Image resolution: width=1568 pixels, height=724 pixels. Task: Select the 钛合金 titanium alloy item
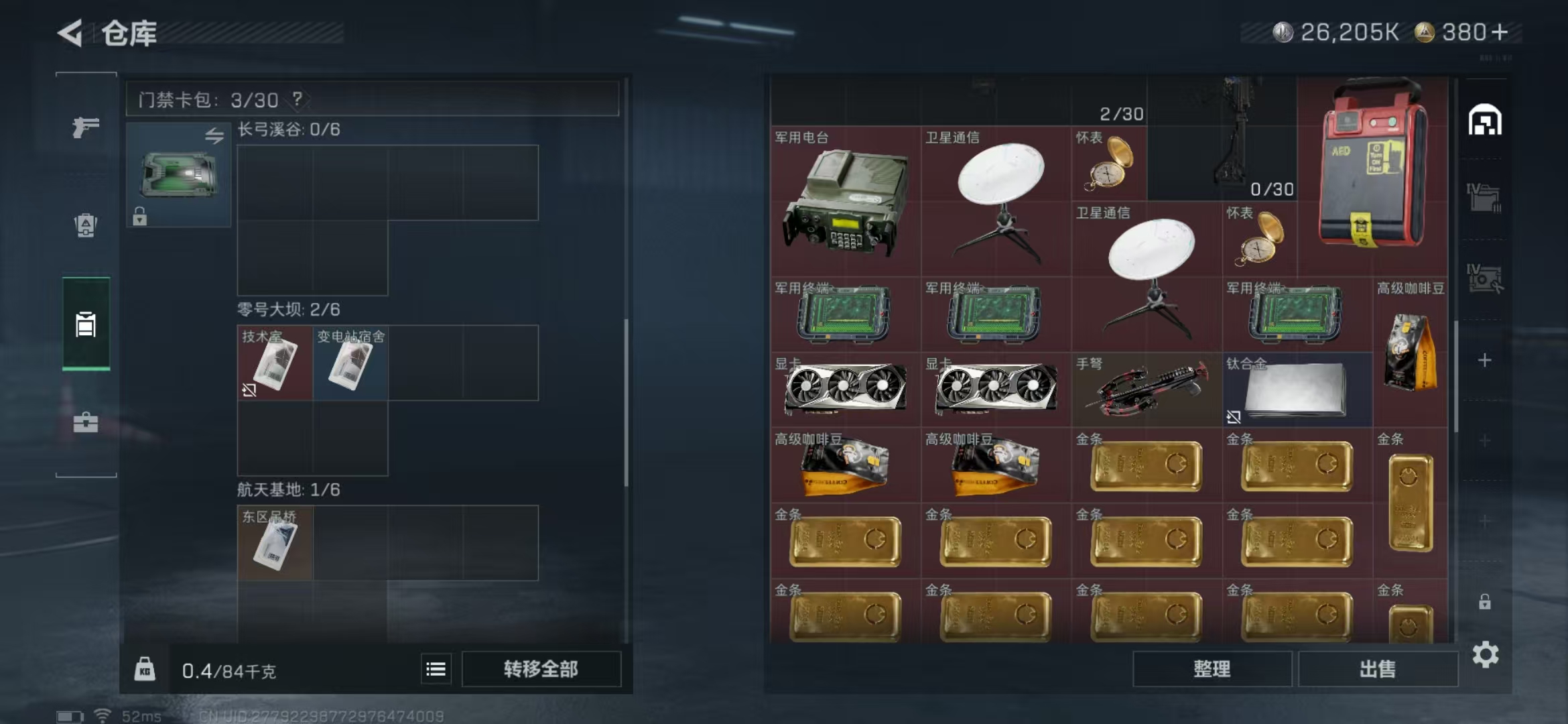(x=1297, y=389)
